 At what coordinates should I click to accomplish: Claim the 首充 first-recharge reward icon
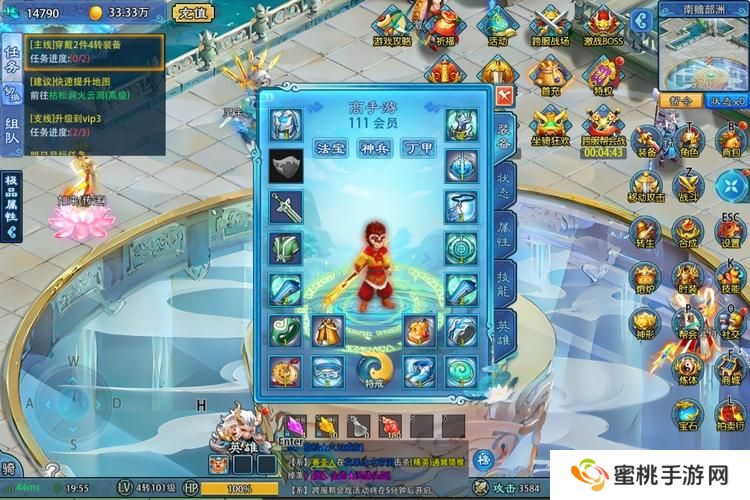(550, 75)
